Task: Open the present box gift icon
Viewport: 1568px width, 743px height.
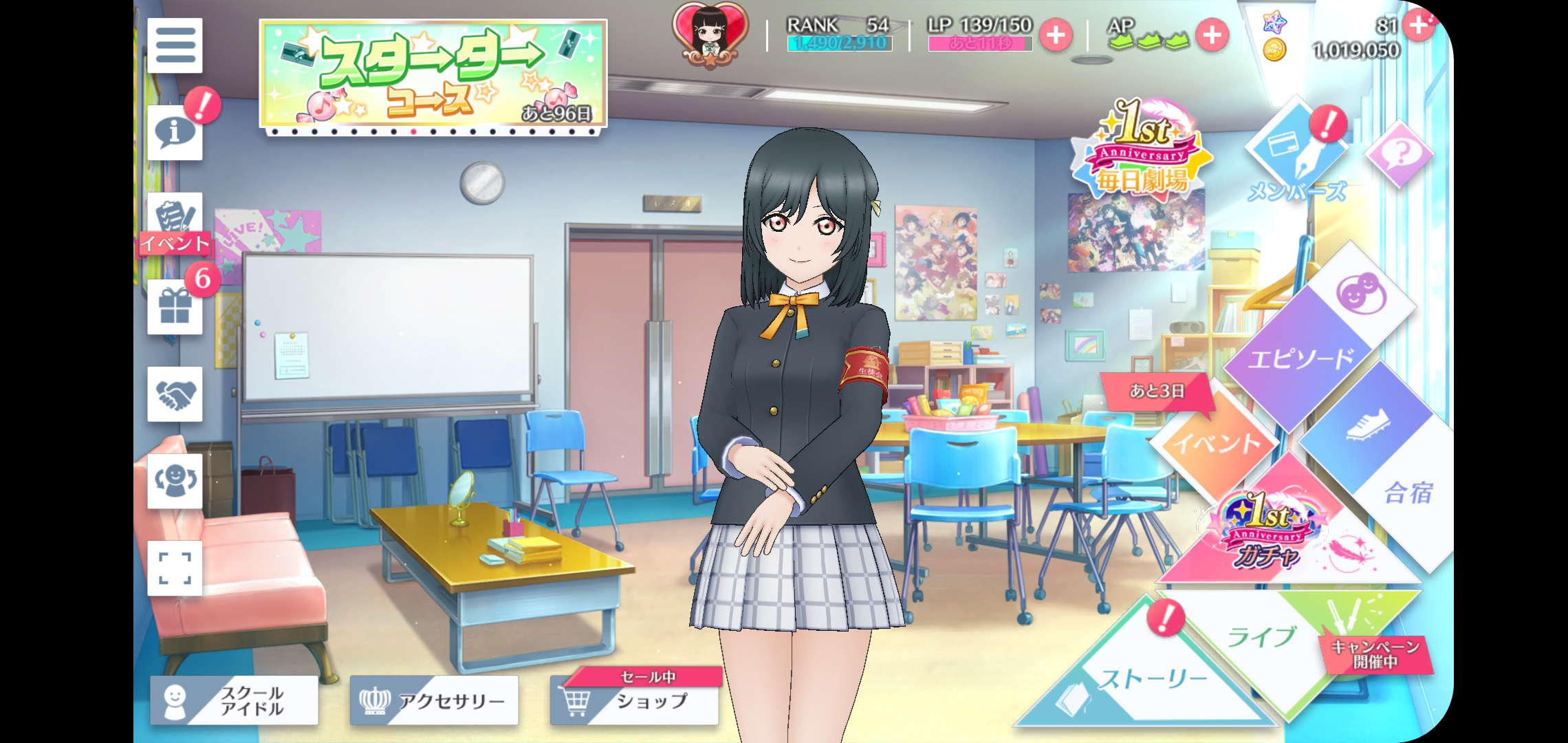Action: (175, 307)
